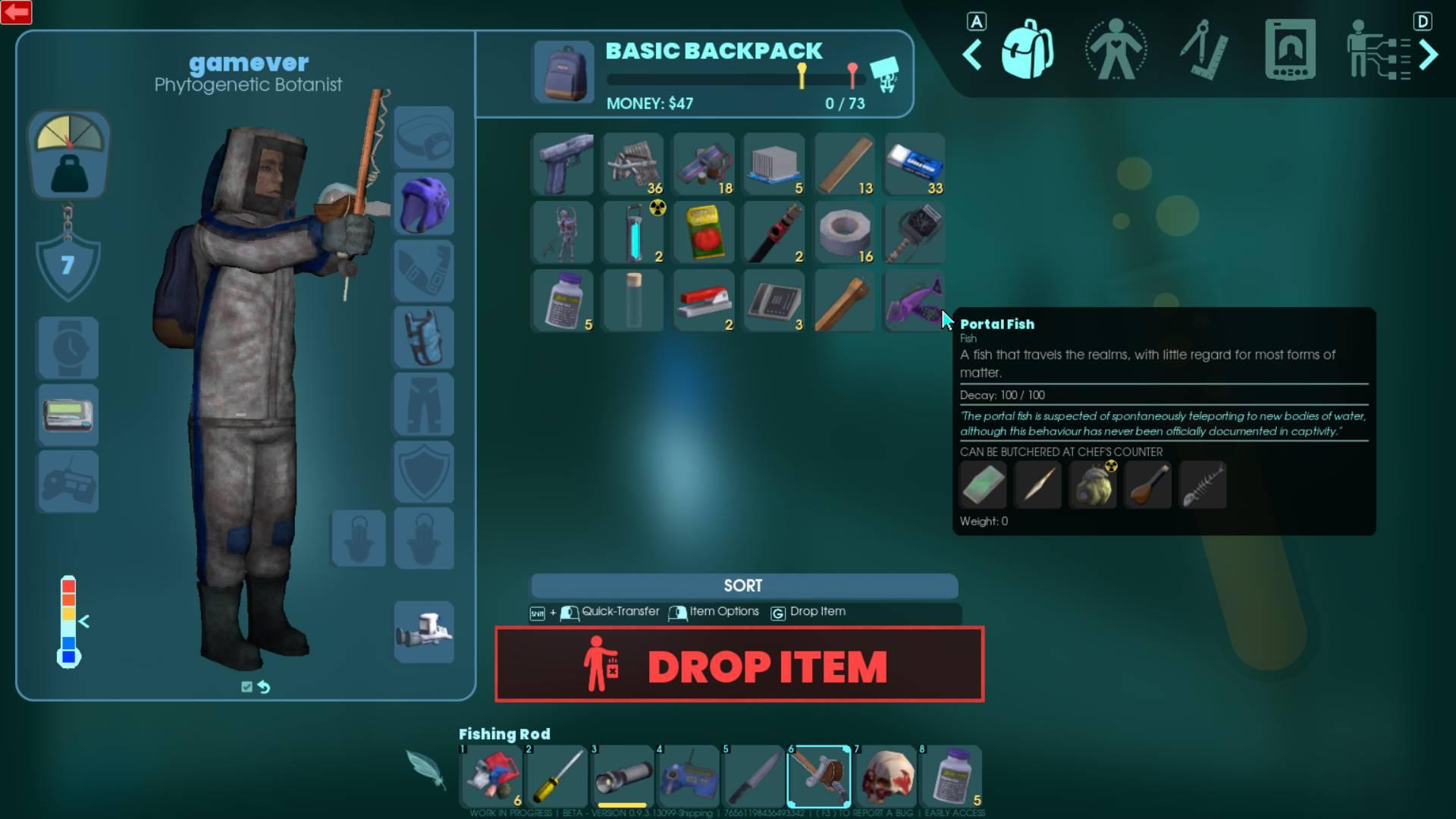Select the tomato seed packet slot

coord(704,233)
